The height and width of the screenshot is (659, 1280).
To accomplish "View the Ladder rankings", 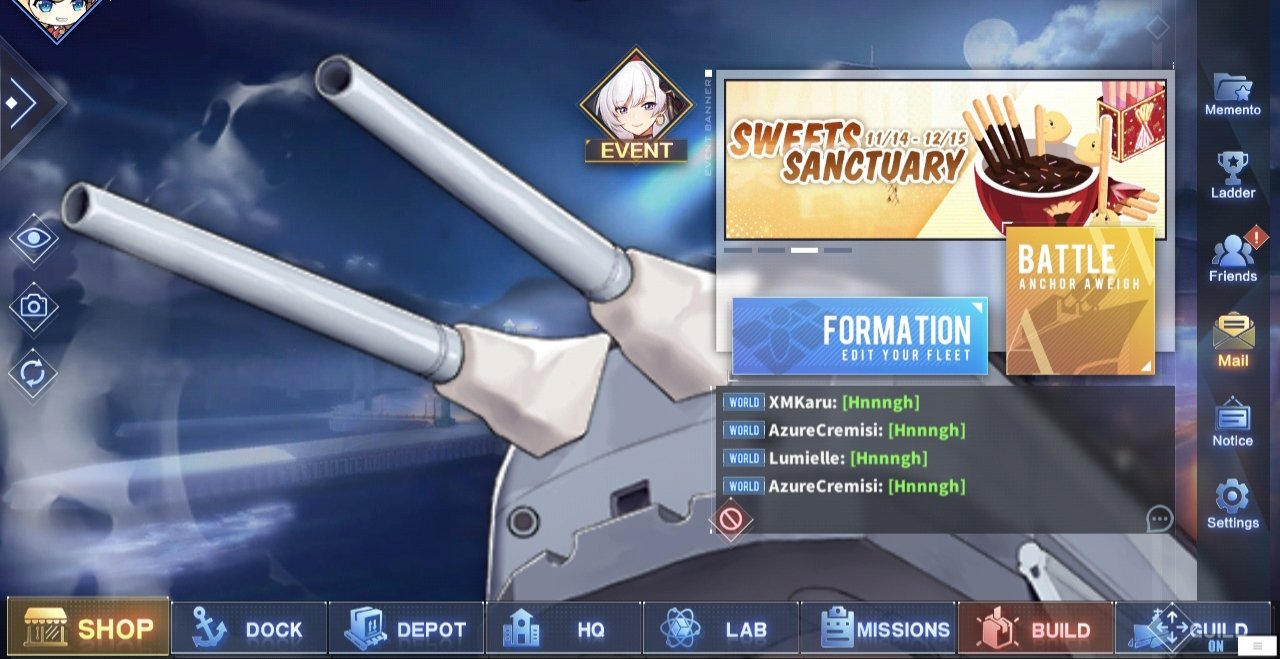I will (1233, 176).
